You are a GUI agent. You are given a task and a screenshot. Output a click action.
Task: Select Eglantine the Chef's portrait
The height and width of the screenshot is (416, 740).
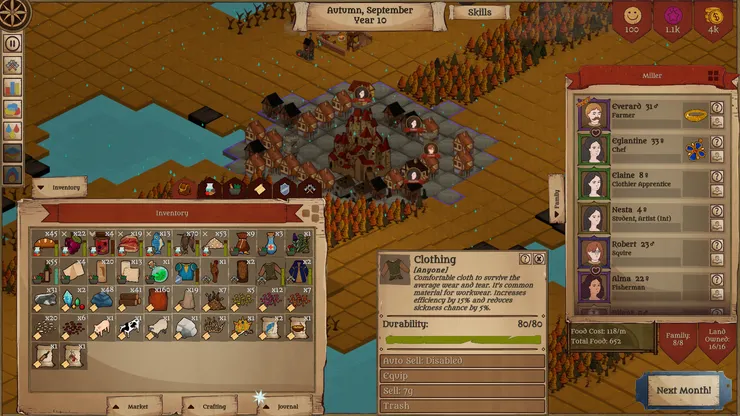coord(594,149)
